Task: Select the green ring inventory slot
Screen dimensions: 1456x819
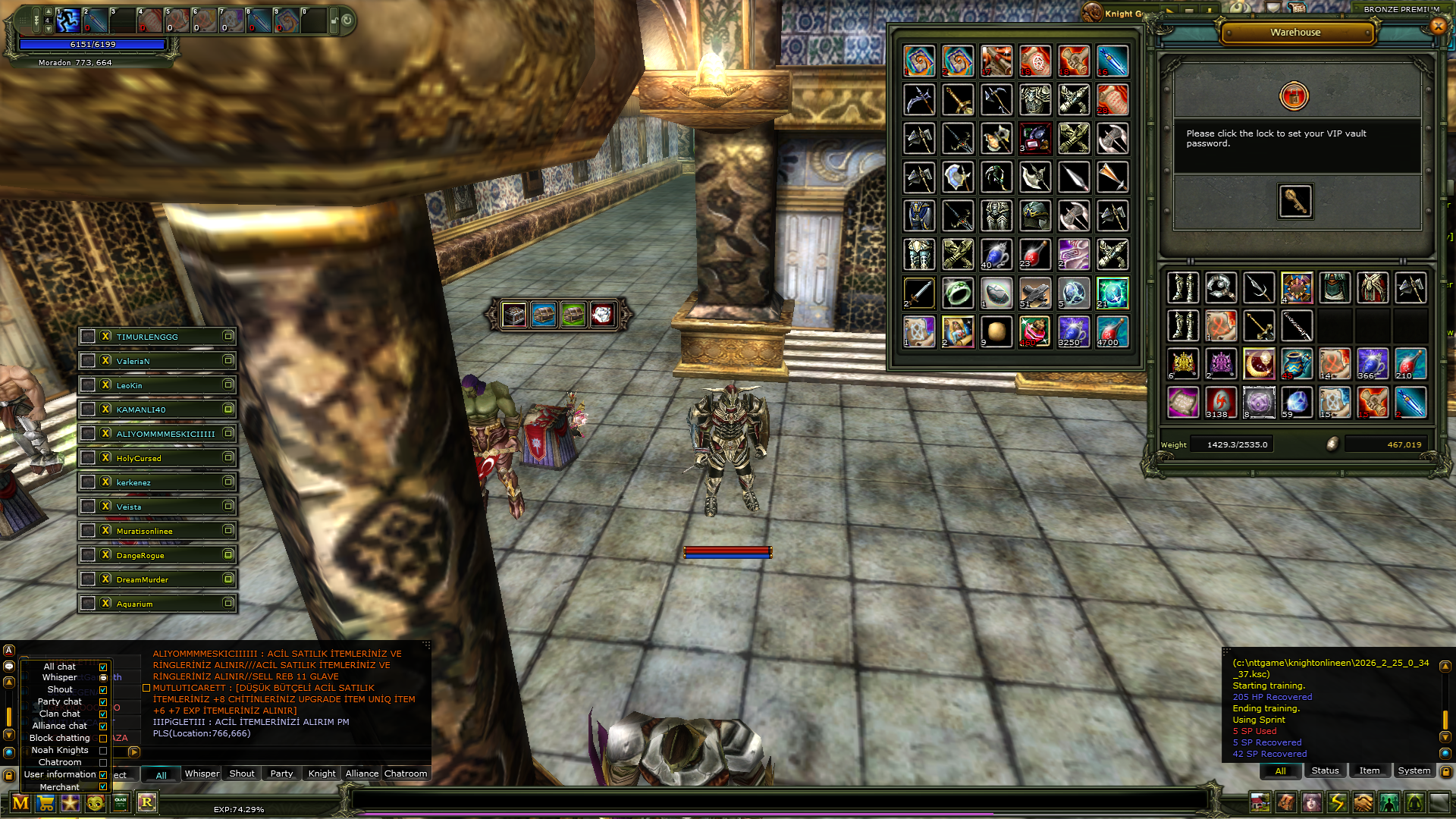Action: (x=958, y=293)
